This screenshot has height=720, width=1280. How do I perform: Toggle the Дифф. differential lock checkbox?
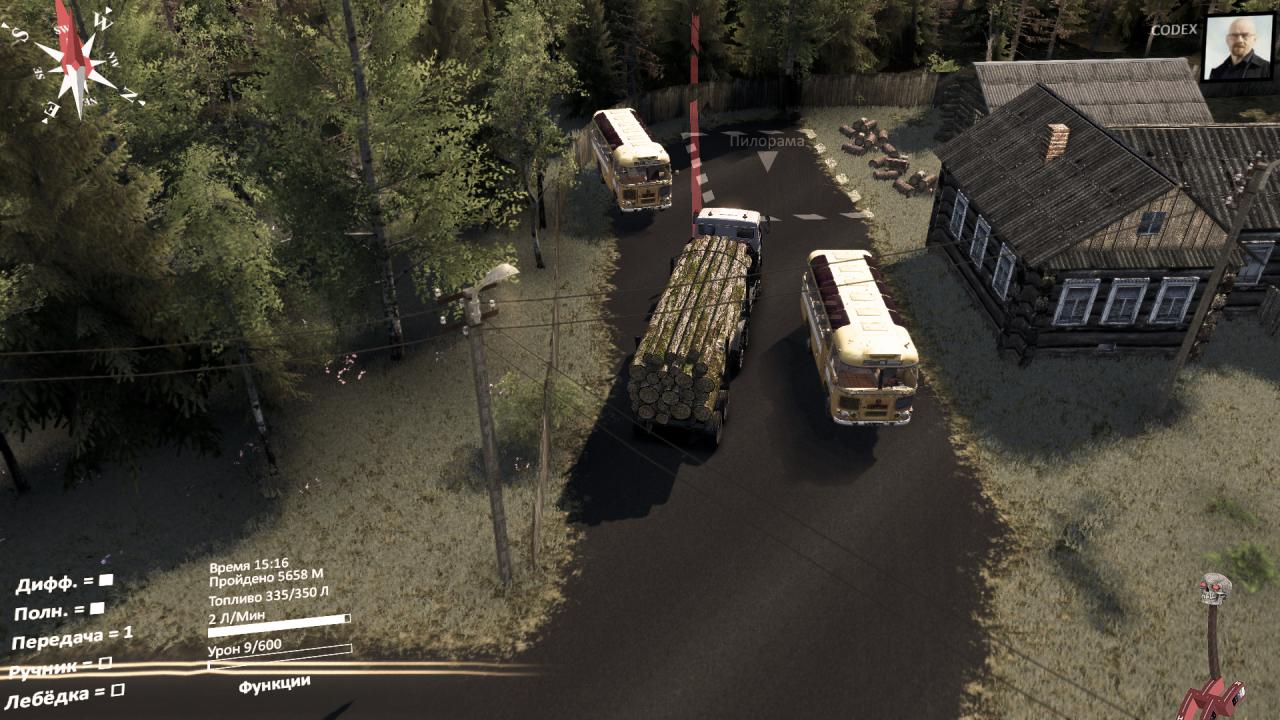coord(106,579)
